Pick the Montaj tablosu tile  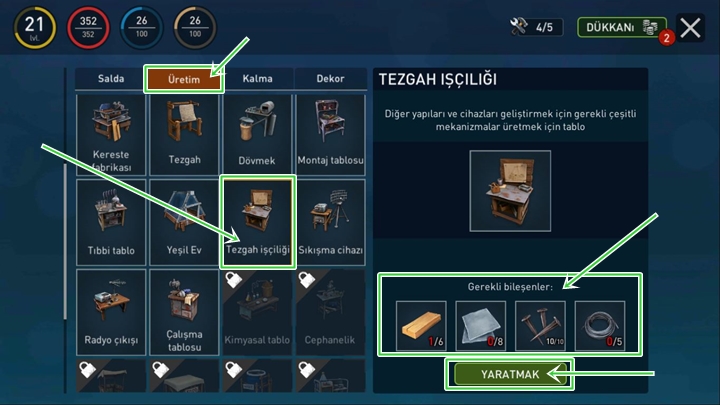(x=331, y=134)
